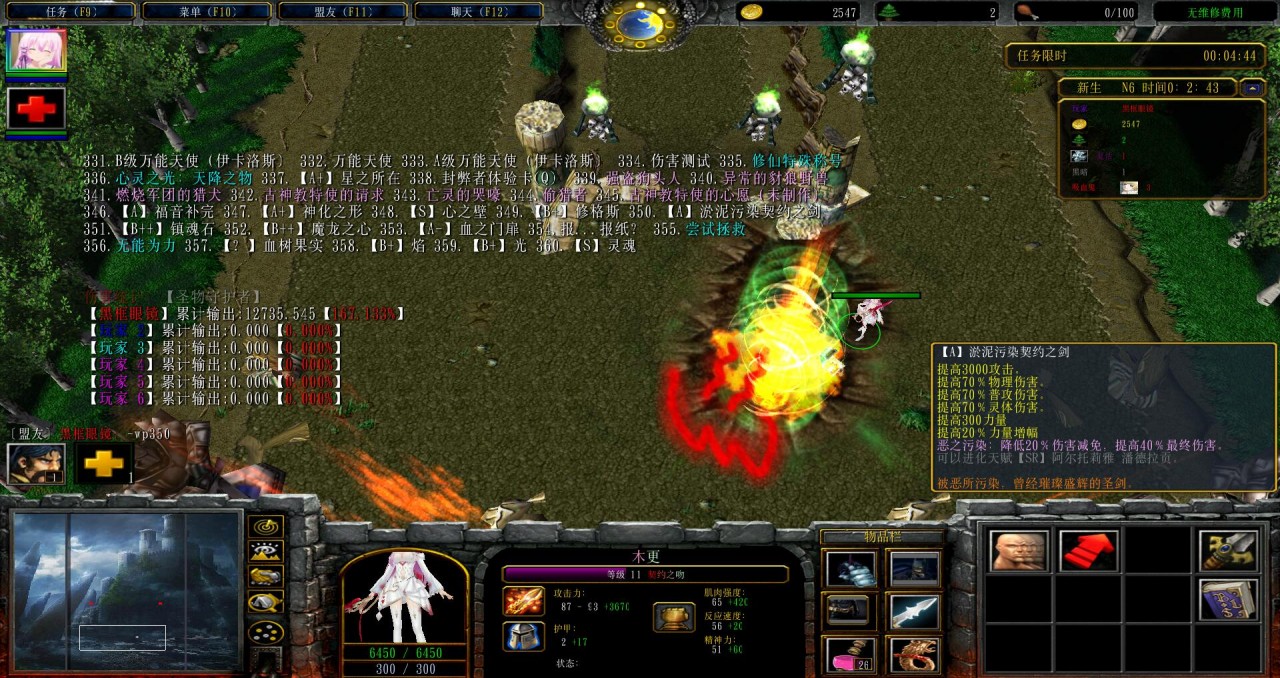The image size is (1280, 678).
Task: Click the red upward arrow ability
Action: click(x=1089, y=551)
